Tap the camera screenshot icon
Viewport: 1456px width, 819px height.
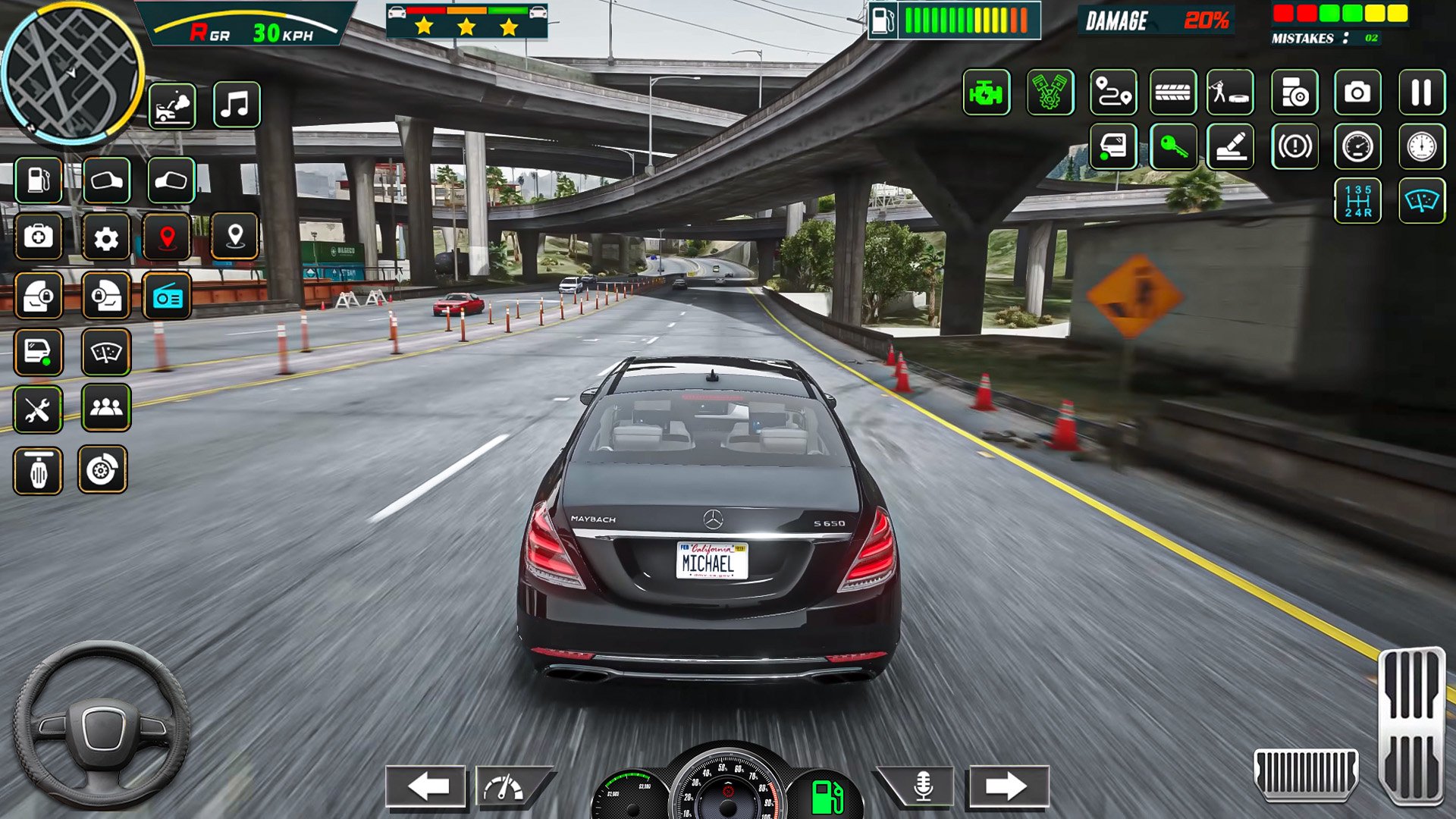pos(1357,93)
